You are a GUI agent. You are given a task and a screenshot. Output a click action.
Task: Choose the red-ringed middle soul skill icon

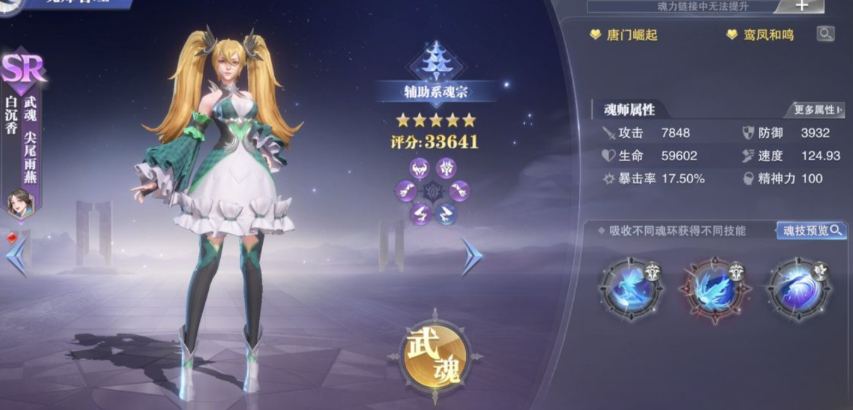click(x=716, y=288)
